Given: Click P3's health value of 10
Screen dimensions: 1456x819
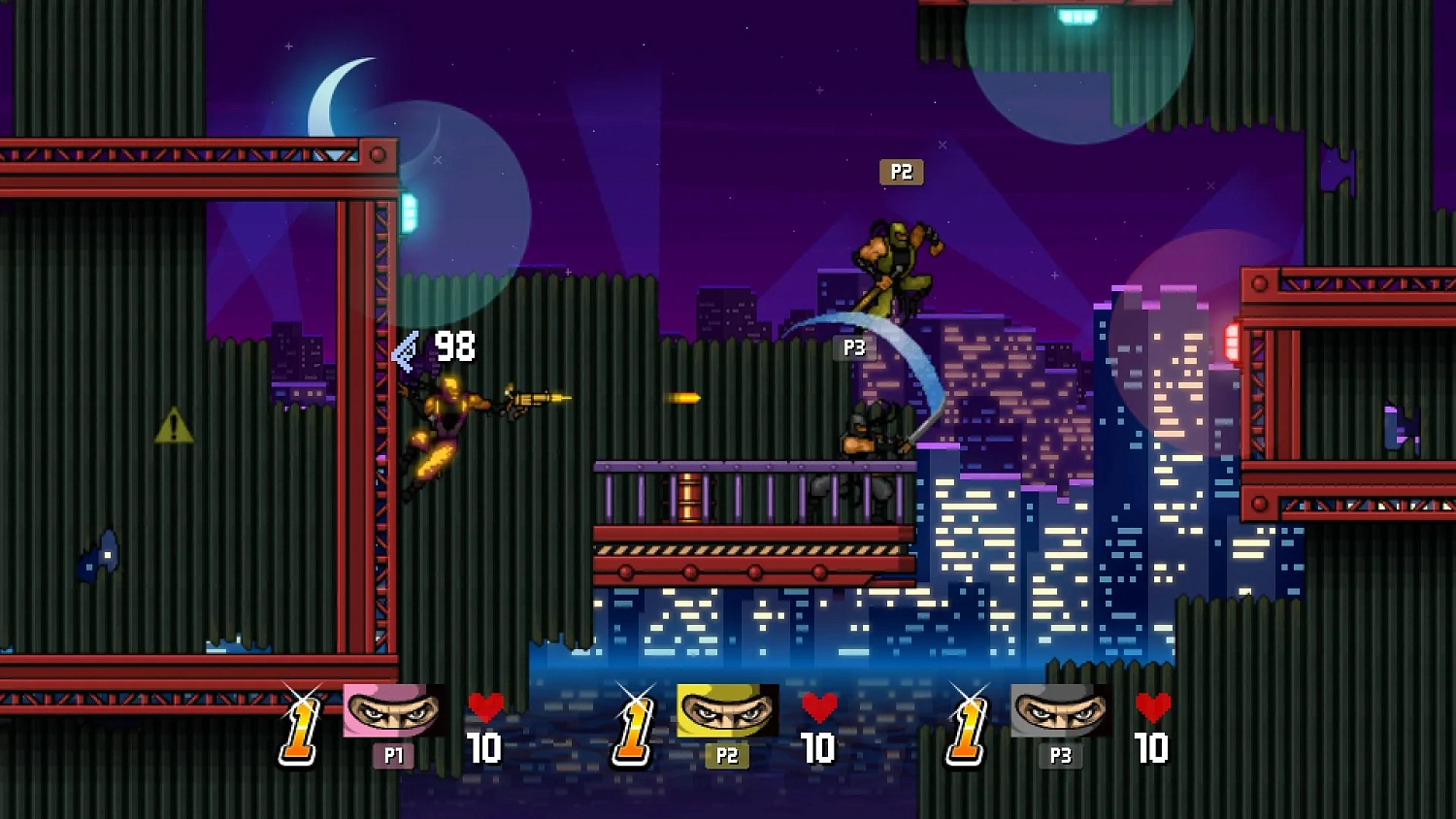Looking at the screenshot, I should click(x=1150, y=750).
